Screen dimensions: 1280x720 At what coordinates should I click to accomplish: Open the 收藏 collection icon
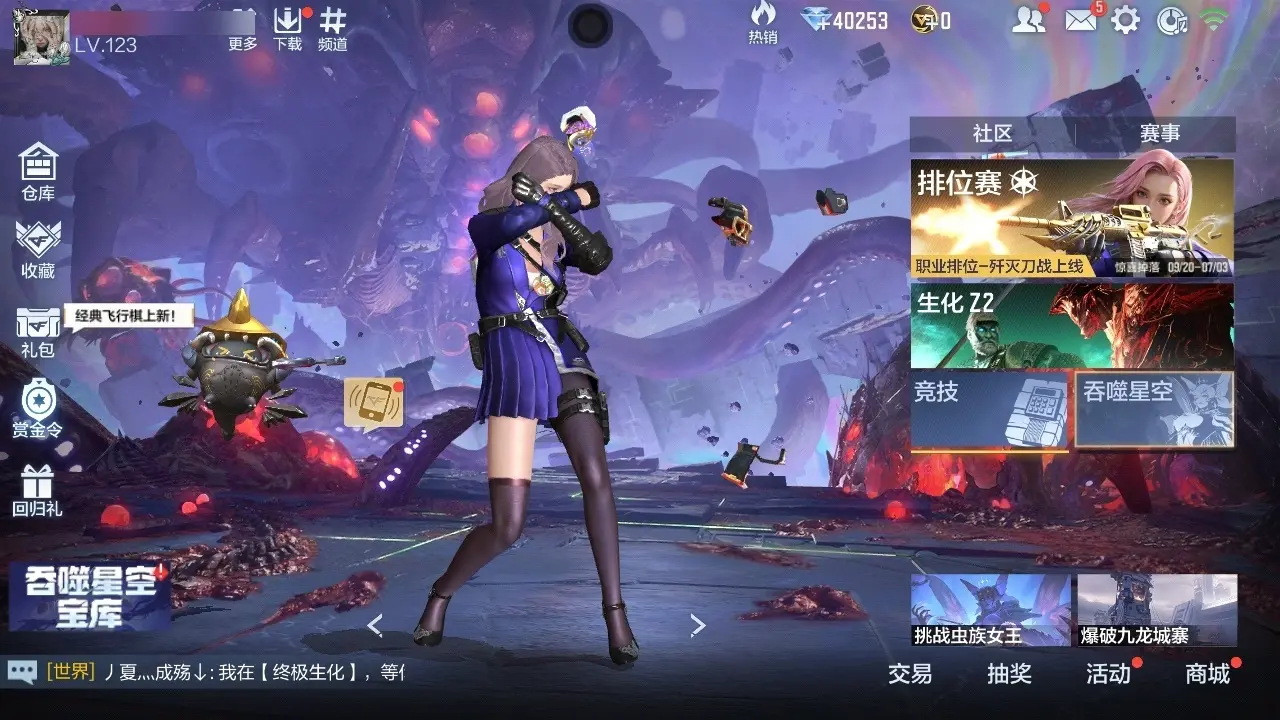coord(38,248)
